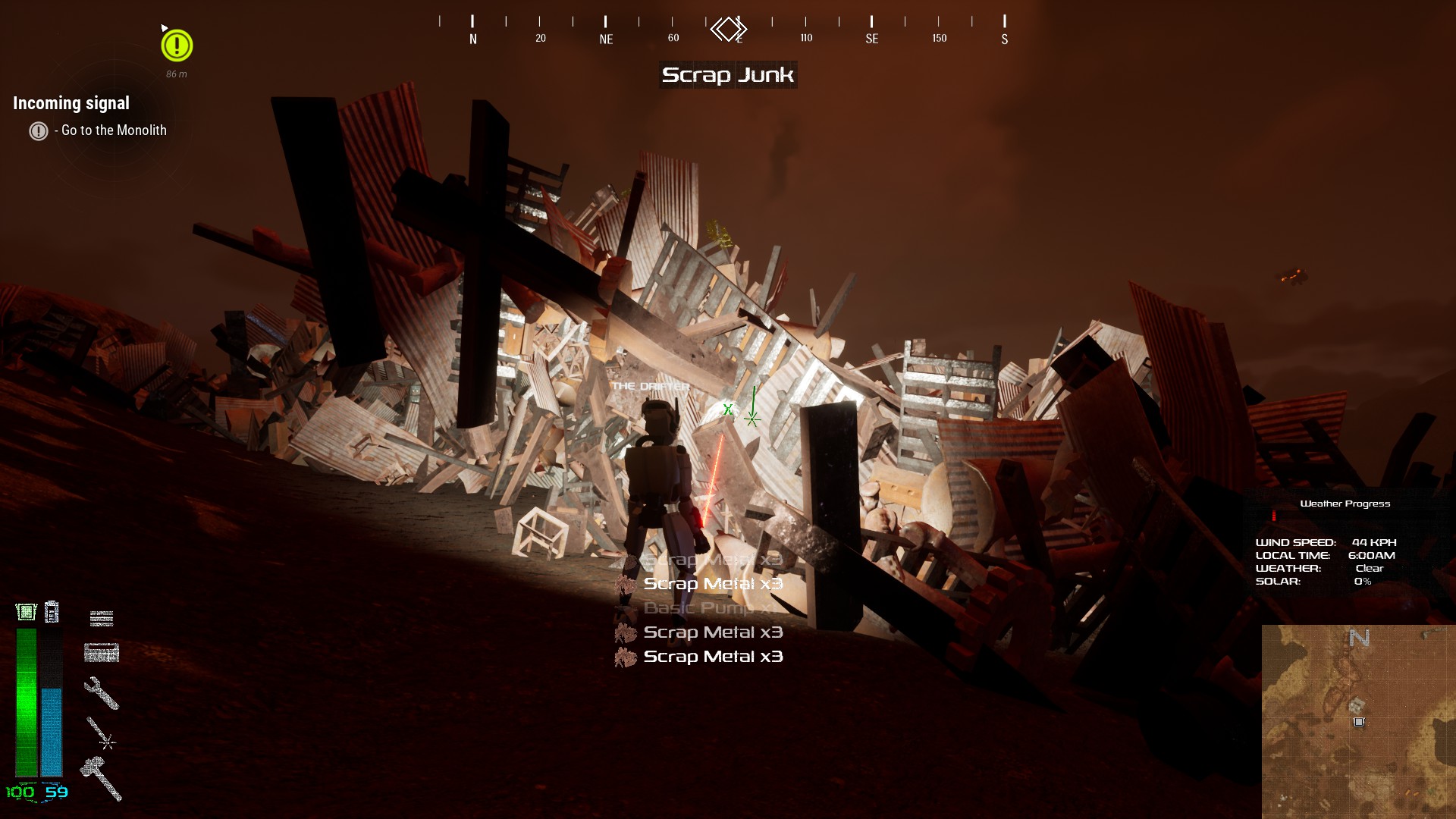Open the minimap
Screen dimensions: 1456x819
[1358, 721]
